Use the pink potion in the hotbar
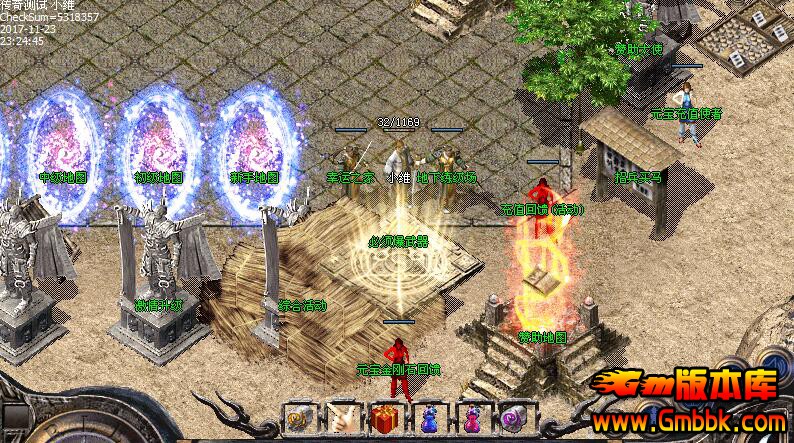The image size is (794, 443). pos(471,417)
